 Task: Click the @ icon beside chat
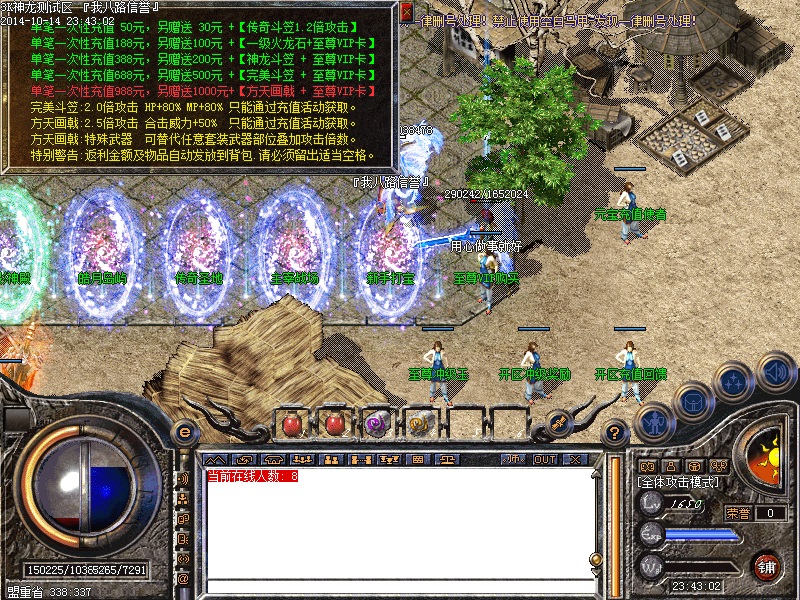tap(183, 578)
